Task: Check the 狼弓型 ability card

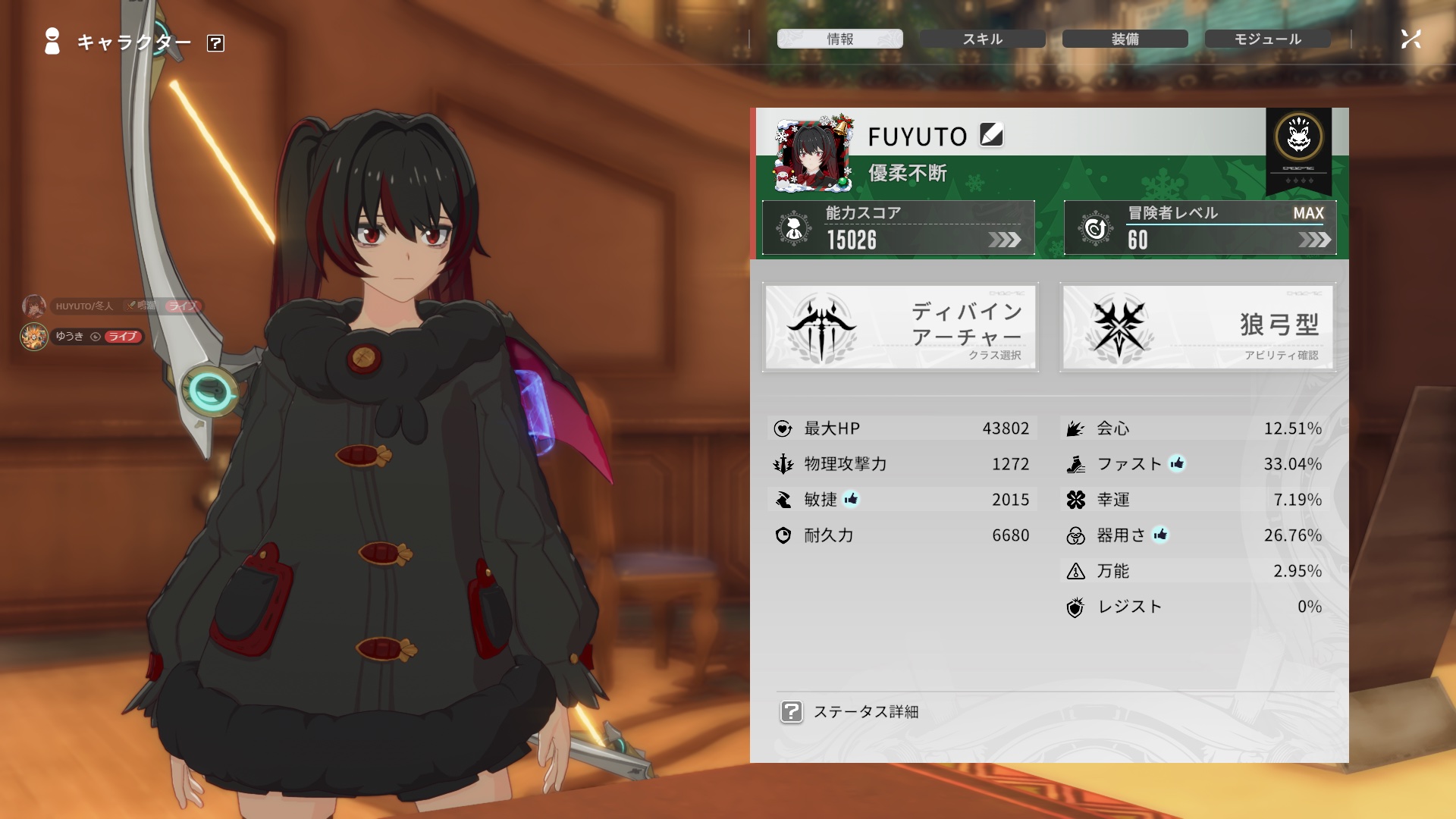Action: (x=1197, y=328)
